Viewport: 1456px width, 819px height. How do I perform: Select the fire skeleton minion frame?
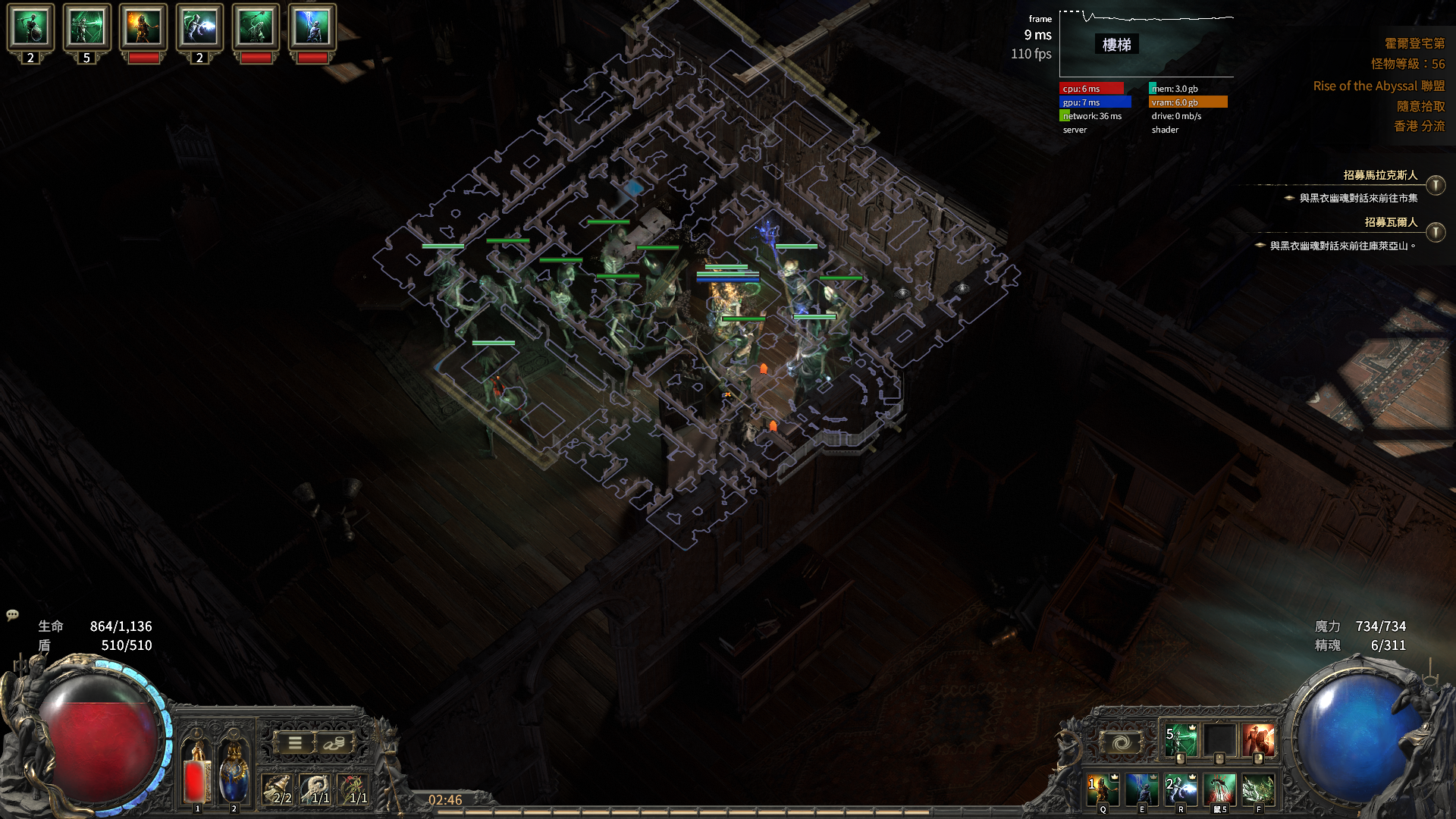click(143, 27)
